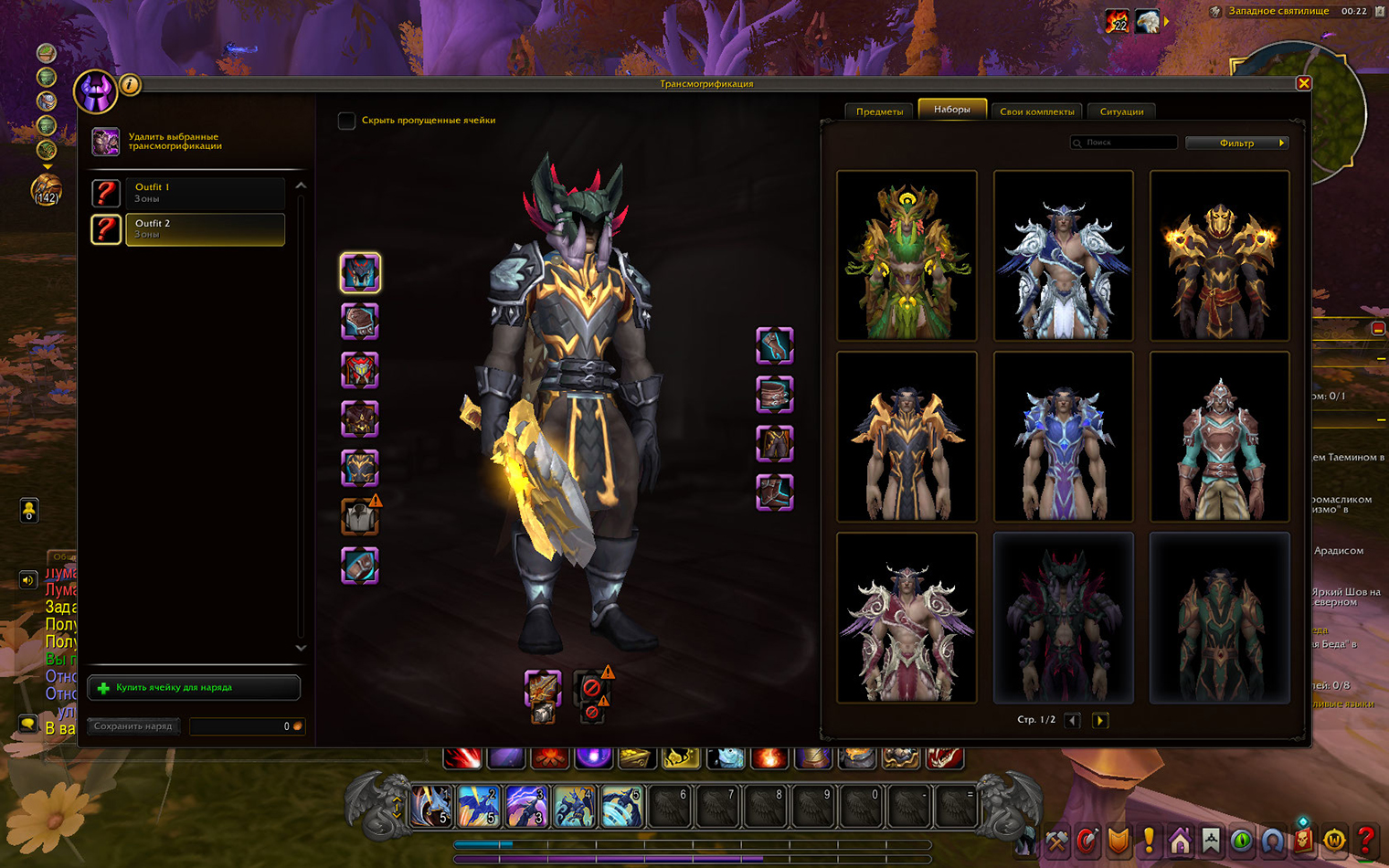The width and height of the screenshot is (1389, 868).
Task: Choose the green leafy druid set thumbnail
Action: pos(907,255)
